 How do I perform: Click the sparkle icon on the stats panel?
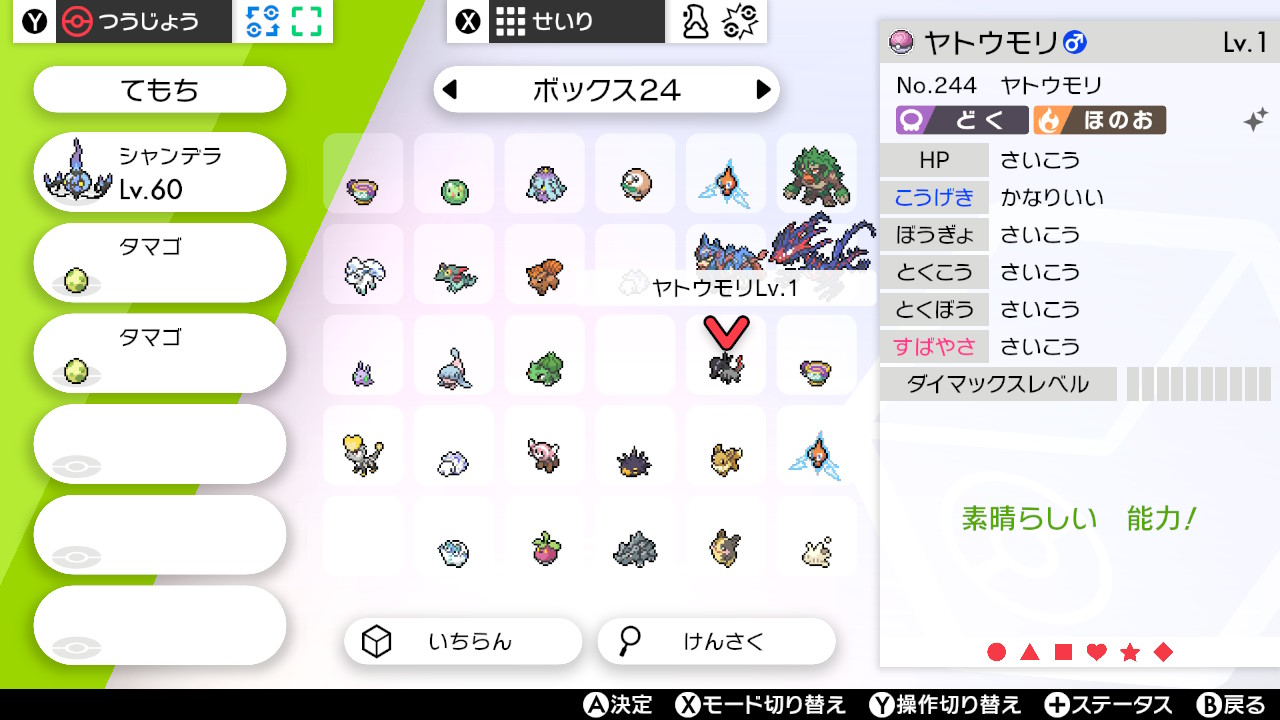1253,120
